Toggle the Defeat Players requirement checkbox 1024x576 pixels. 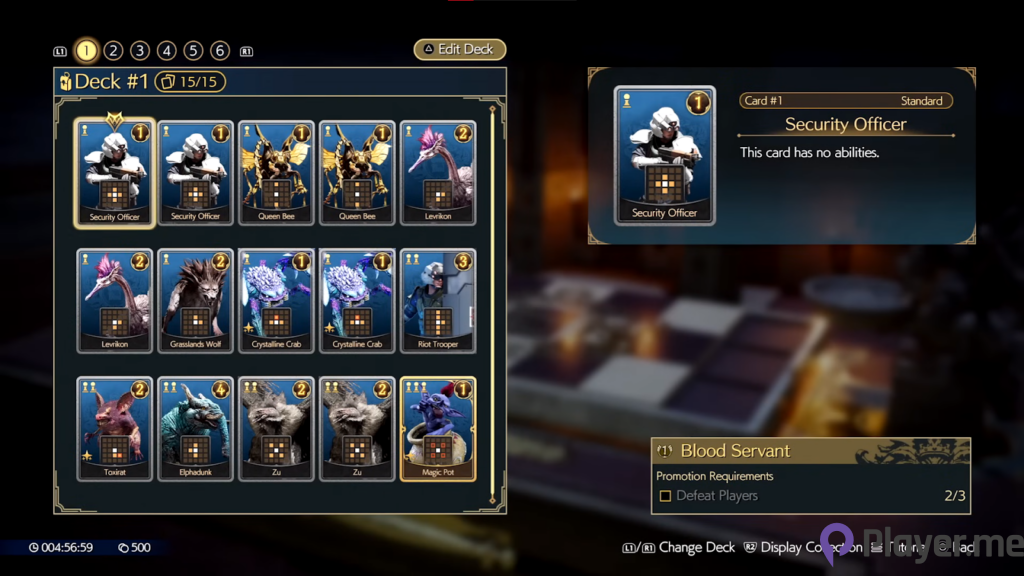(665, 496)
